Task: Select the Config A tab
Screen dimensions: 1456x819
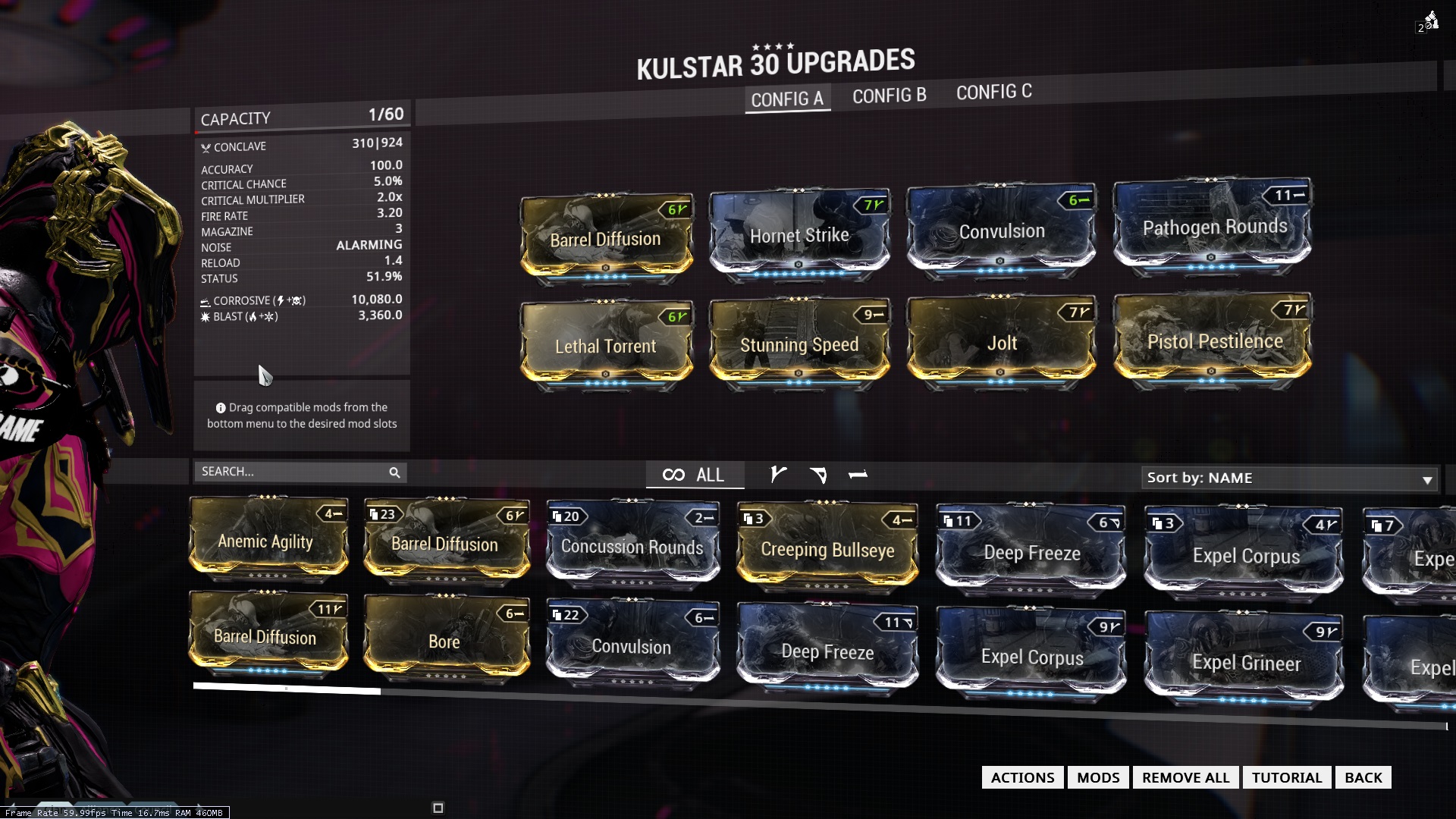Action: (787, 99)
